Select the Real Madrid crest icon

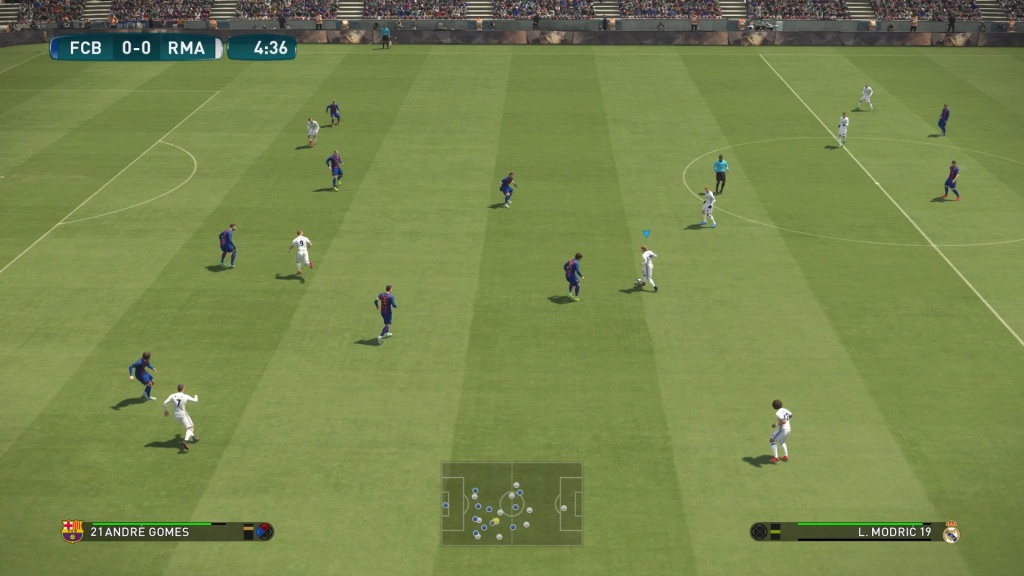950,532
